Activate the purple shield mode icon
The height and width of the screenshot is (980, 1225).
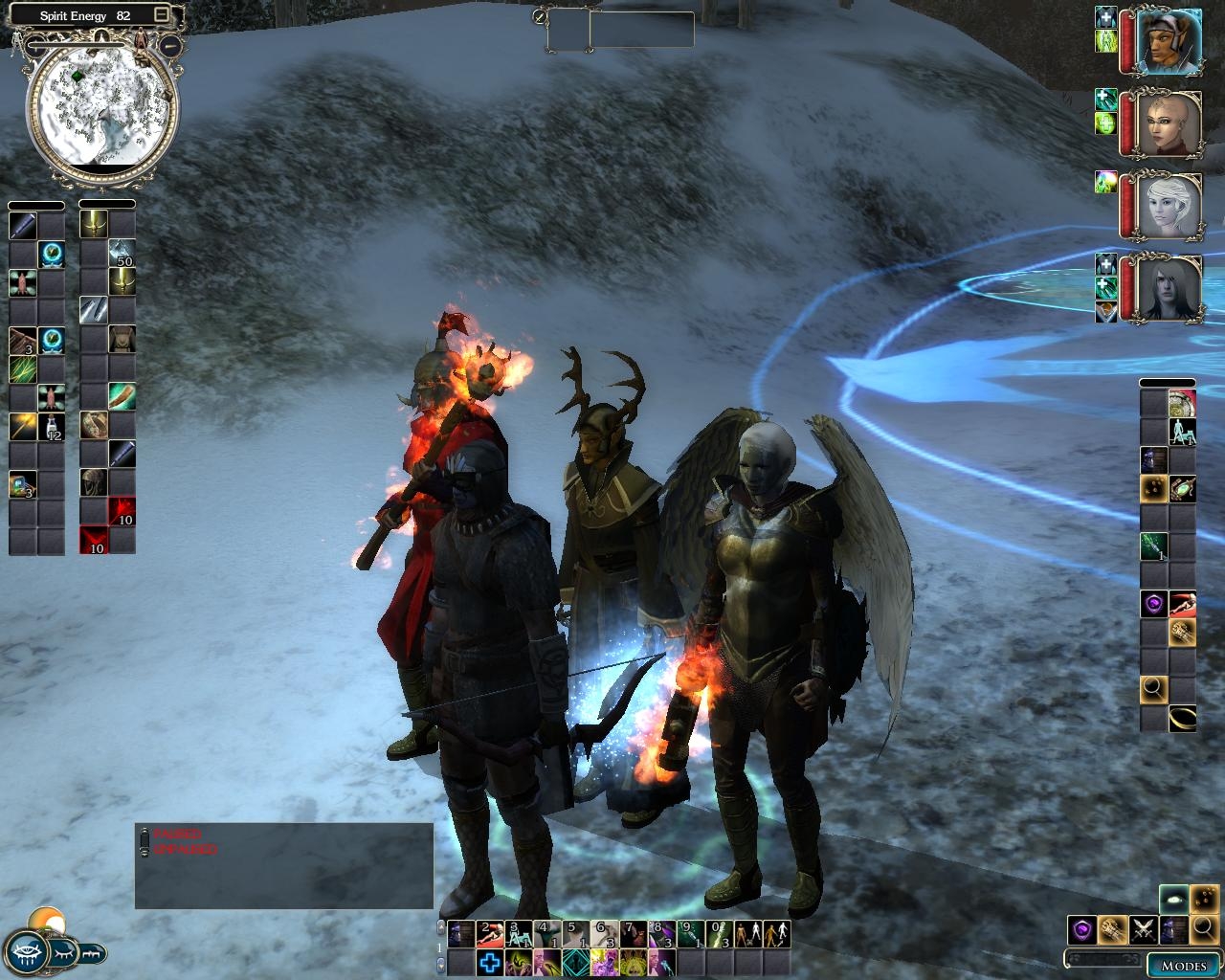(x=1081, y=928)
